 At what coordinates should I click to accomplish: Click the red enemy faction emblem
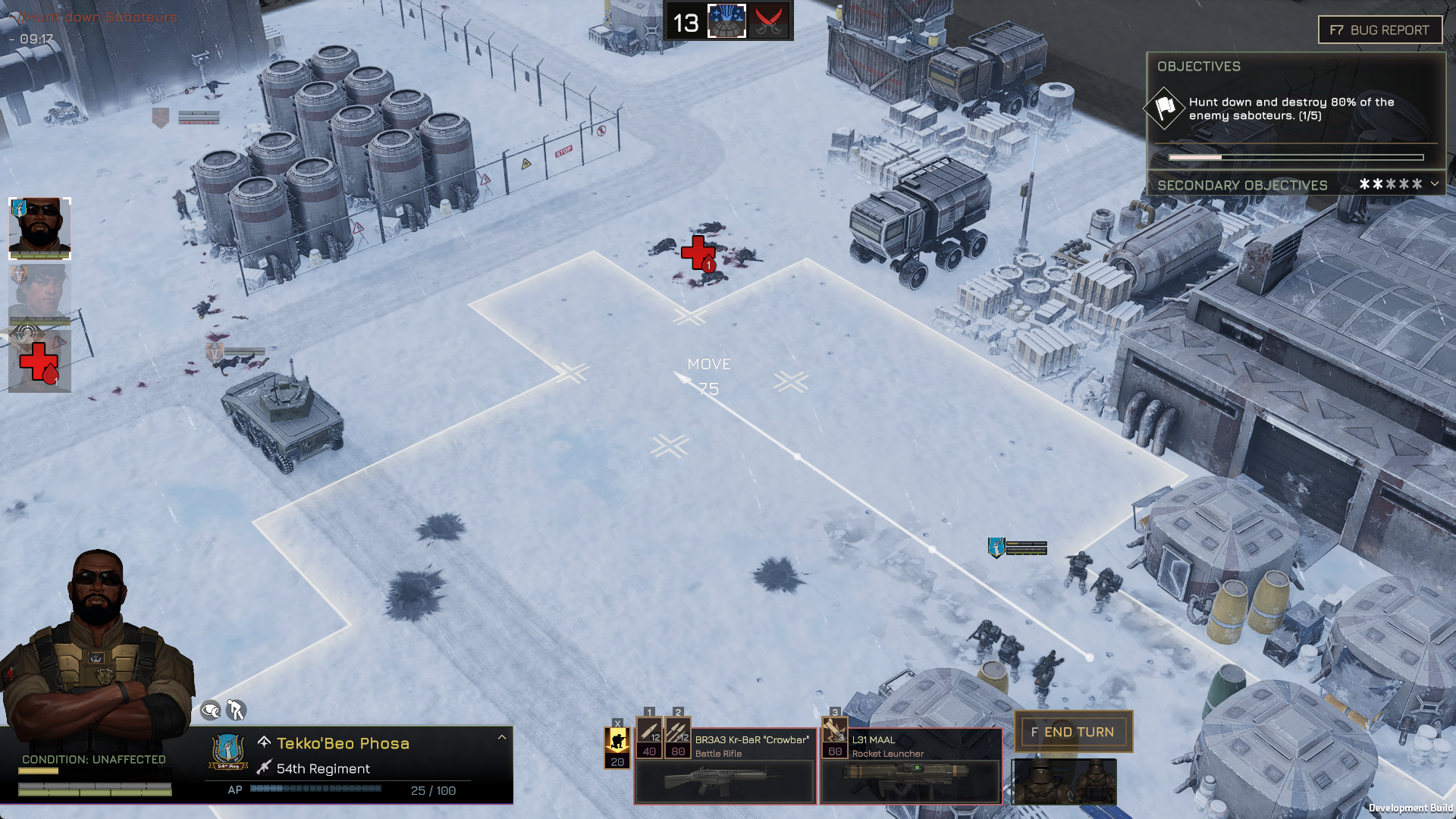coord(770,21)
